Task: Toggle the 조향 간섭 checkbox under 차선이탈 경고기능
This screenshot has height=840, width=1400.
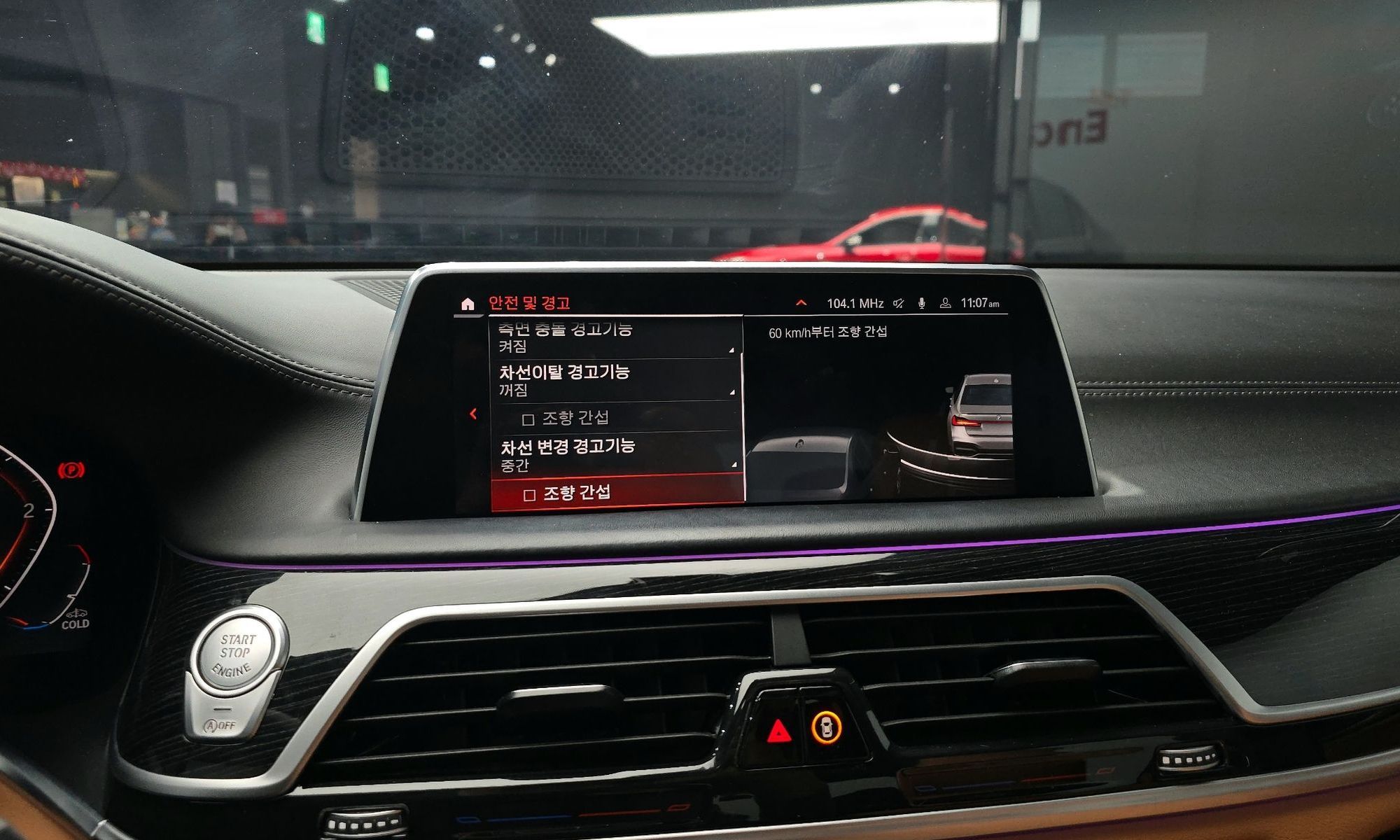Action: point(528,419)
